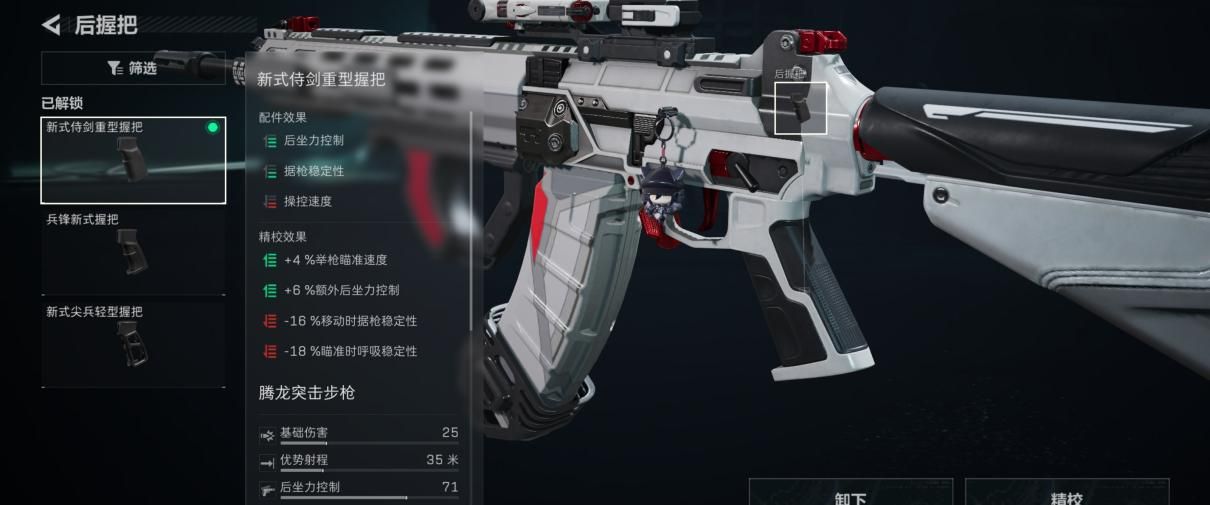
Task: Go back using the arrow beside 后握把
Action: pos(51,24)
